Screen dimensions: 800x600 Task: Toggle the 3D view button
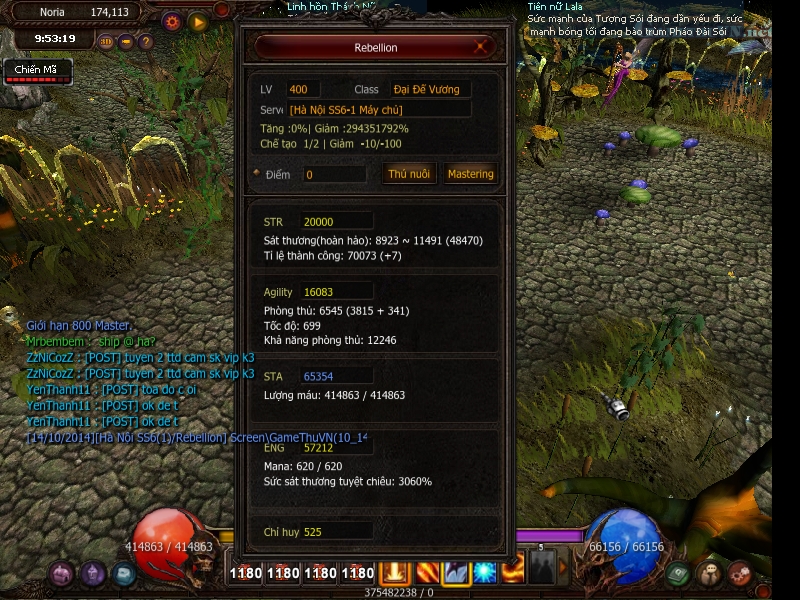point(107,42)
